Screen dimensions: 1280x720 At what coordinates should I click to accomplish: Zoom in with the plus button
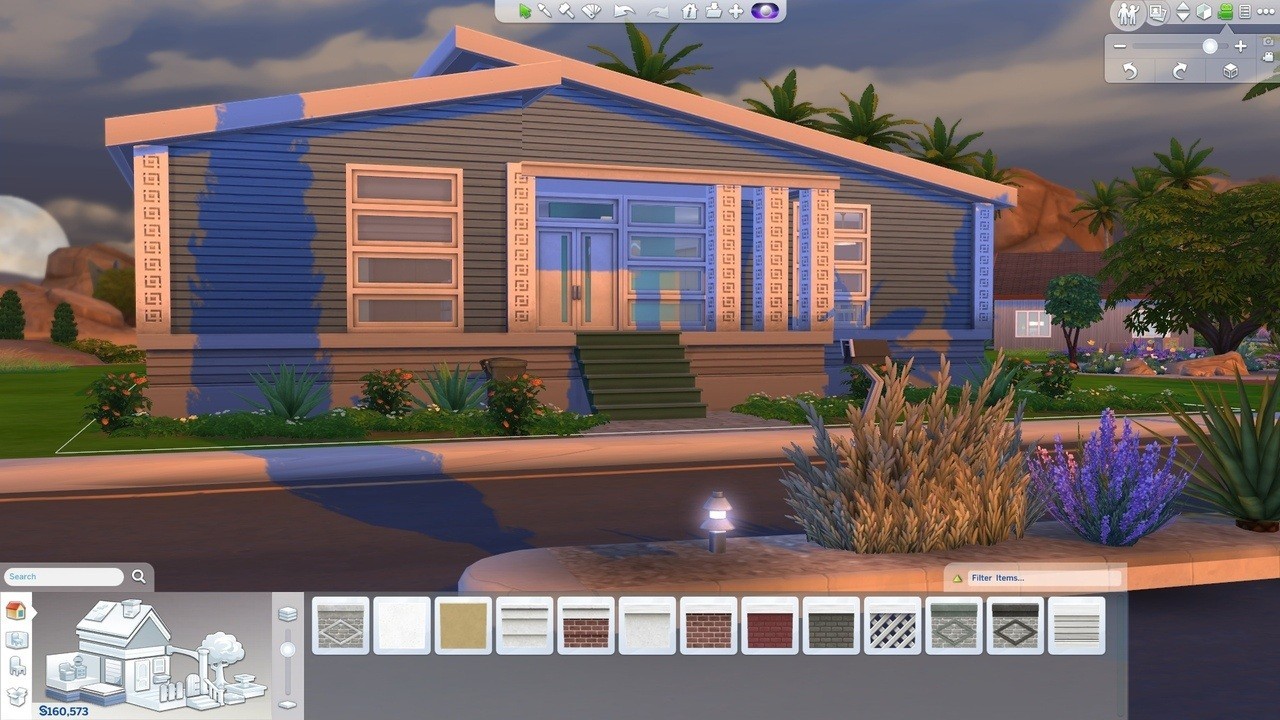click(1241, 46)
